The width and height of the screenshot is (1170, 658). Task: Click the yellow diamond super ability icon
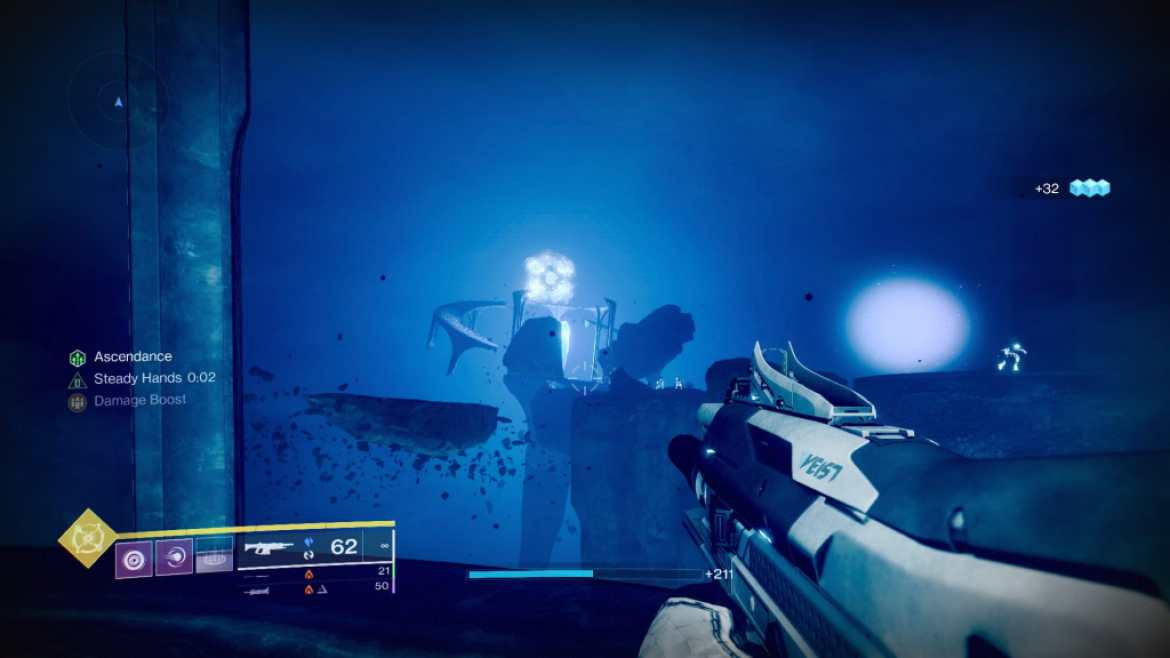(x=90, y=538)
